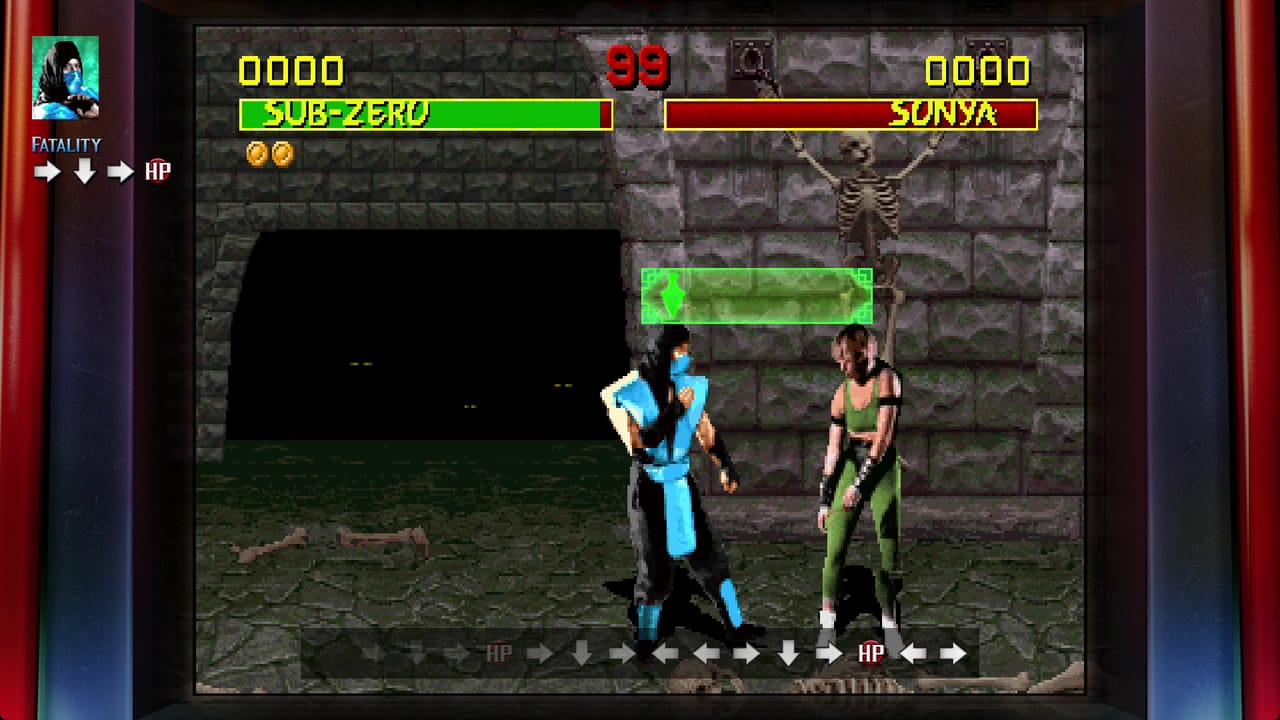Viewport: 1280px width, 720px height.
Task: Select the HP button icon in the Fatality input sequence
Action: (158, 170)
